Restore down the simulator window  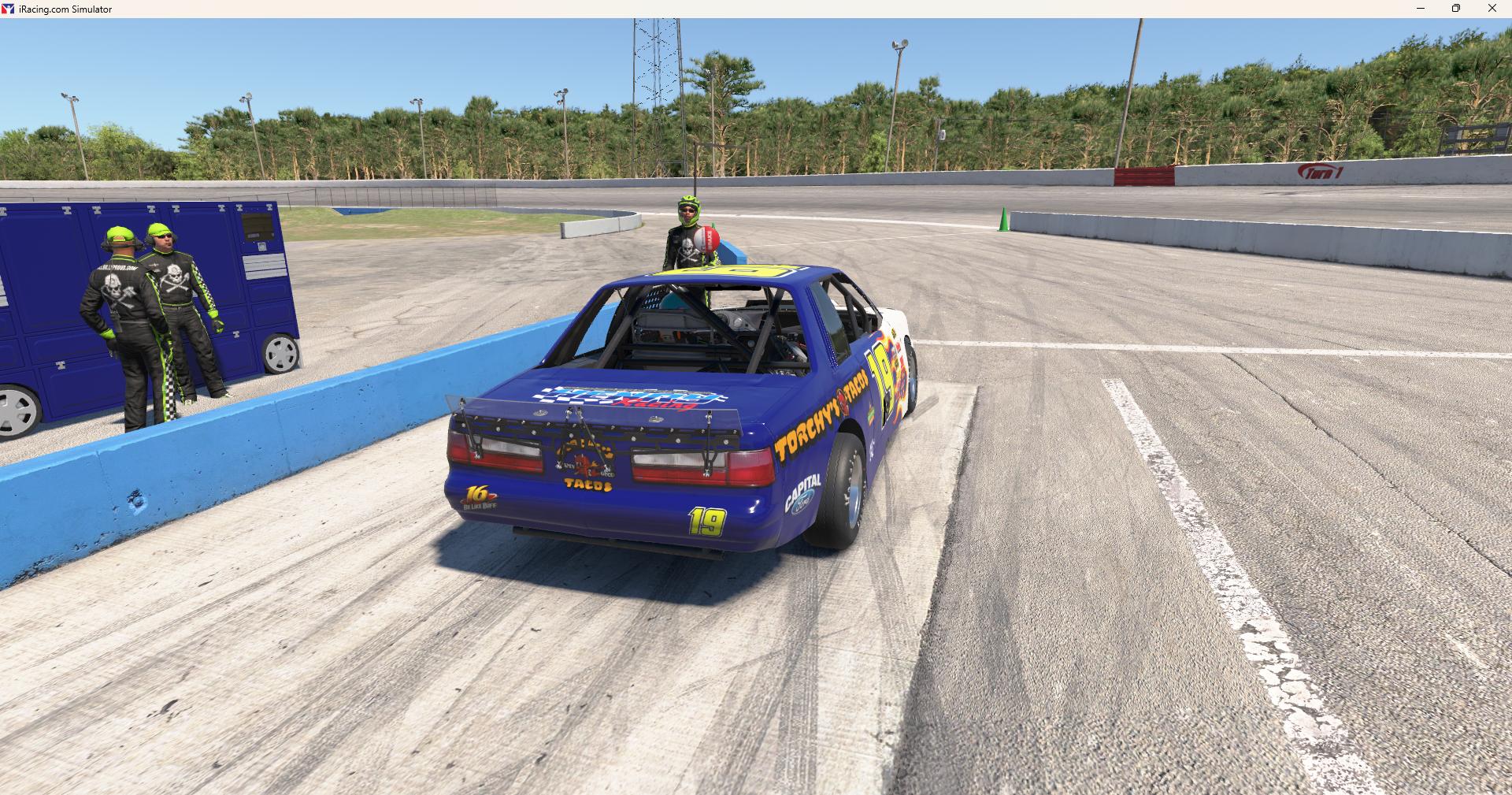[x=1456, y=9]
